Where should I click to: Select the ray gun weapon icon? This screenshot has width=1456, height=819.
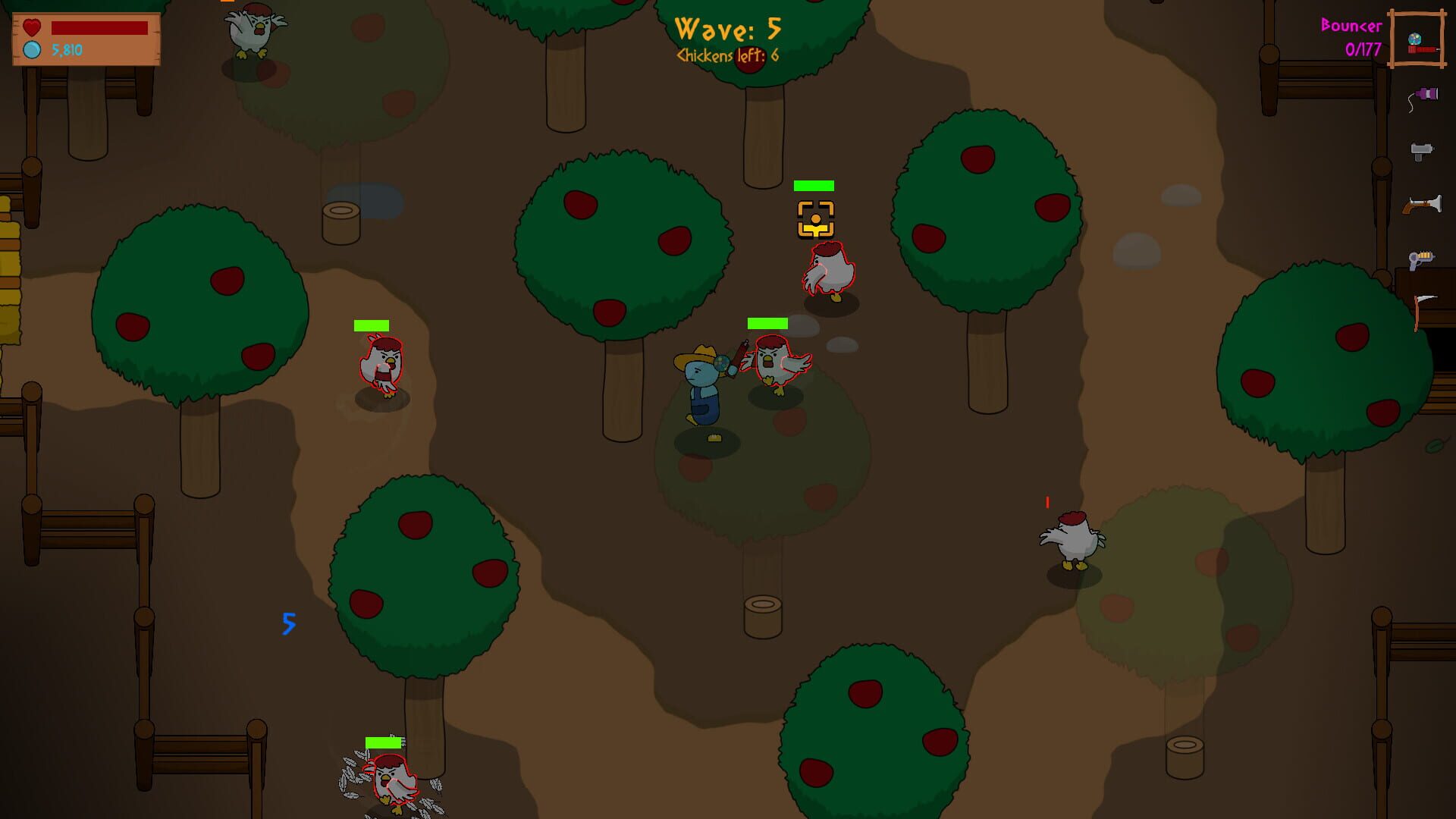pos(1419,258)
